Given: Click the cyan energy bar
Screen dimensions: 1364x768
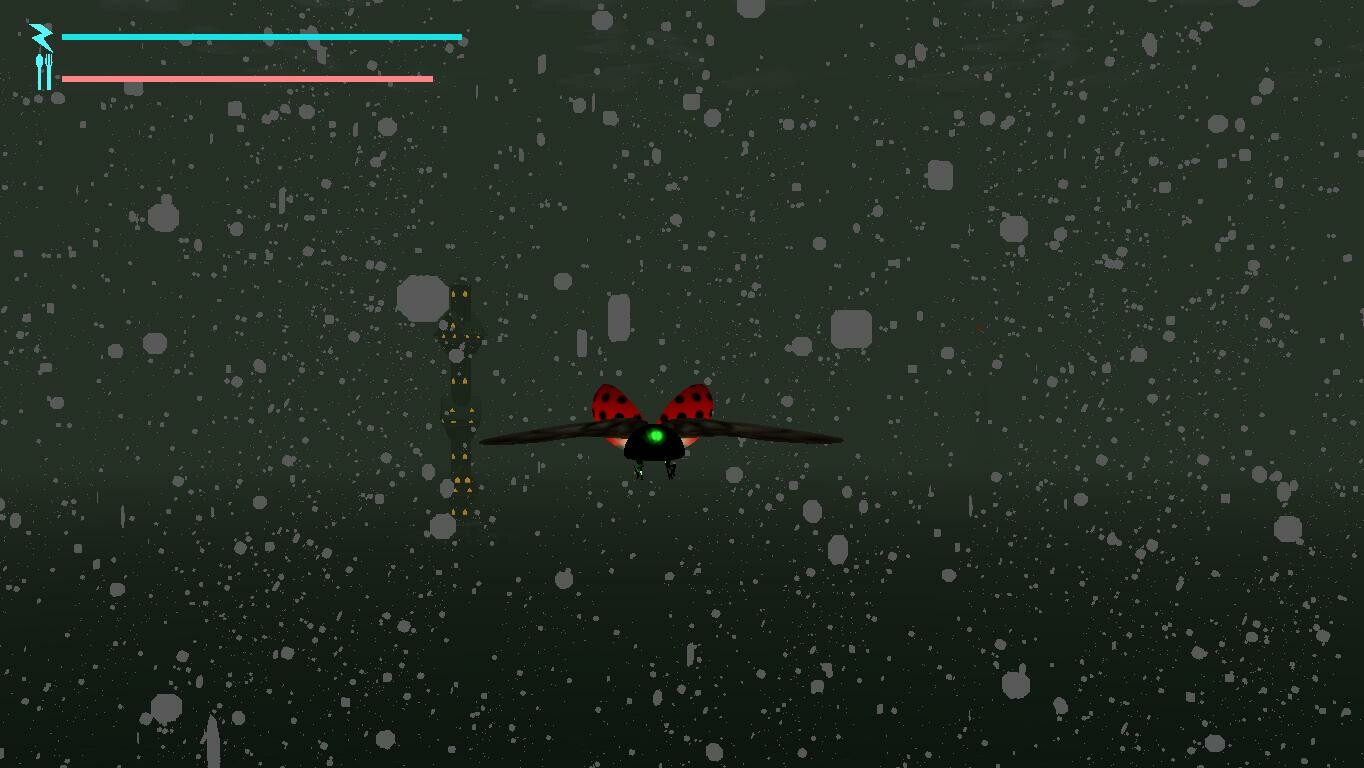Looking at the screenshot, I should click(x=260, y=36).
